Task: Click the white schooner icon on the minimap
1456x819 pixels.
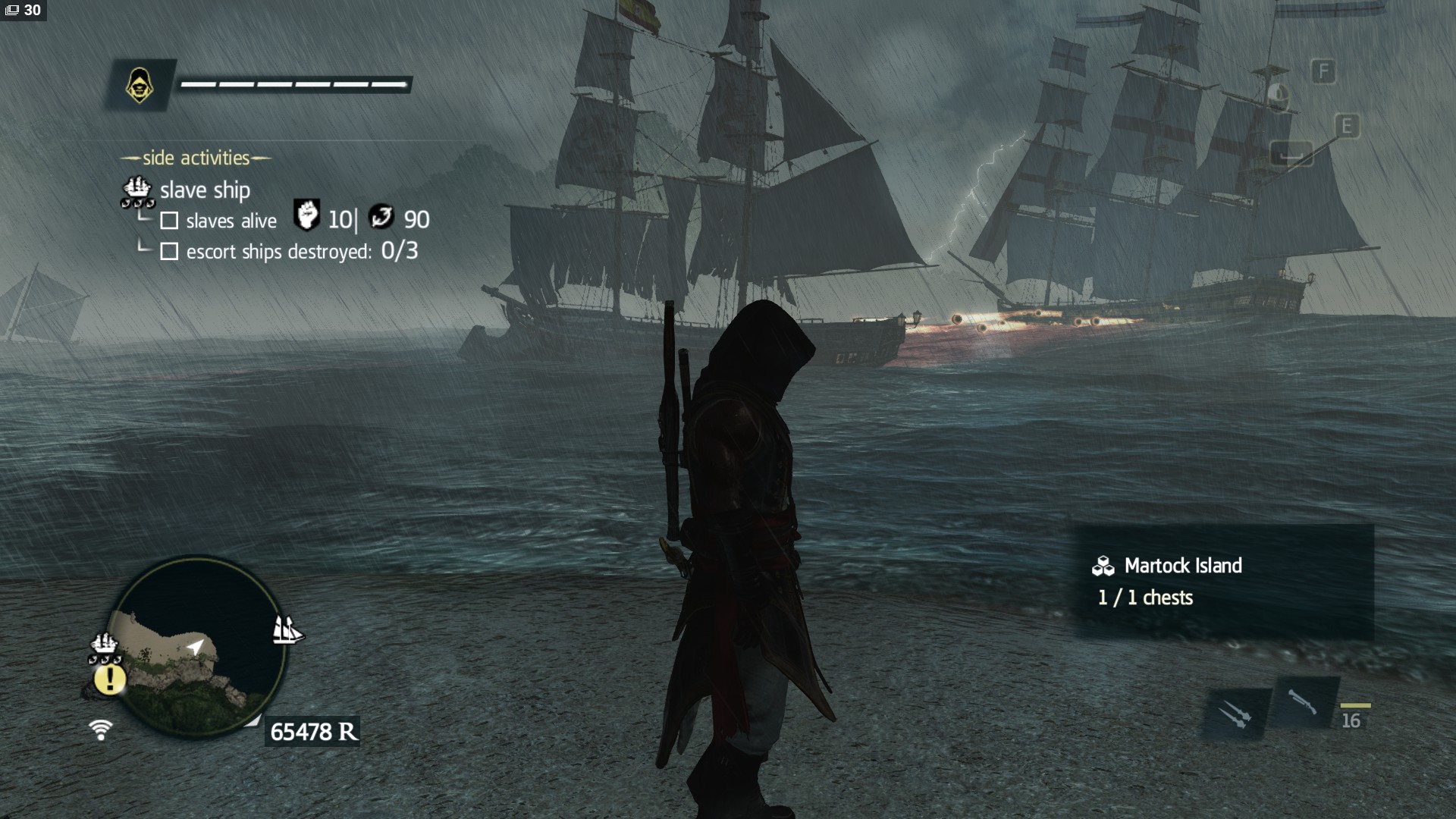Action: 287,629
